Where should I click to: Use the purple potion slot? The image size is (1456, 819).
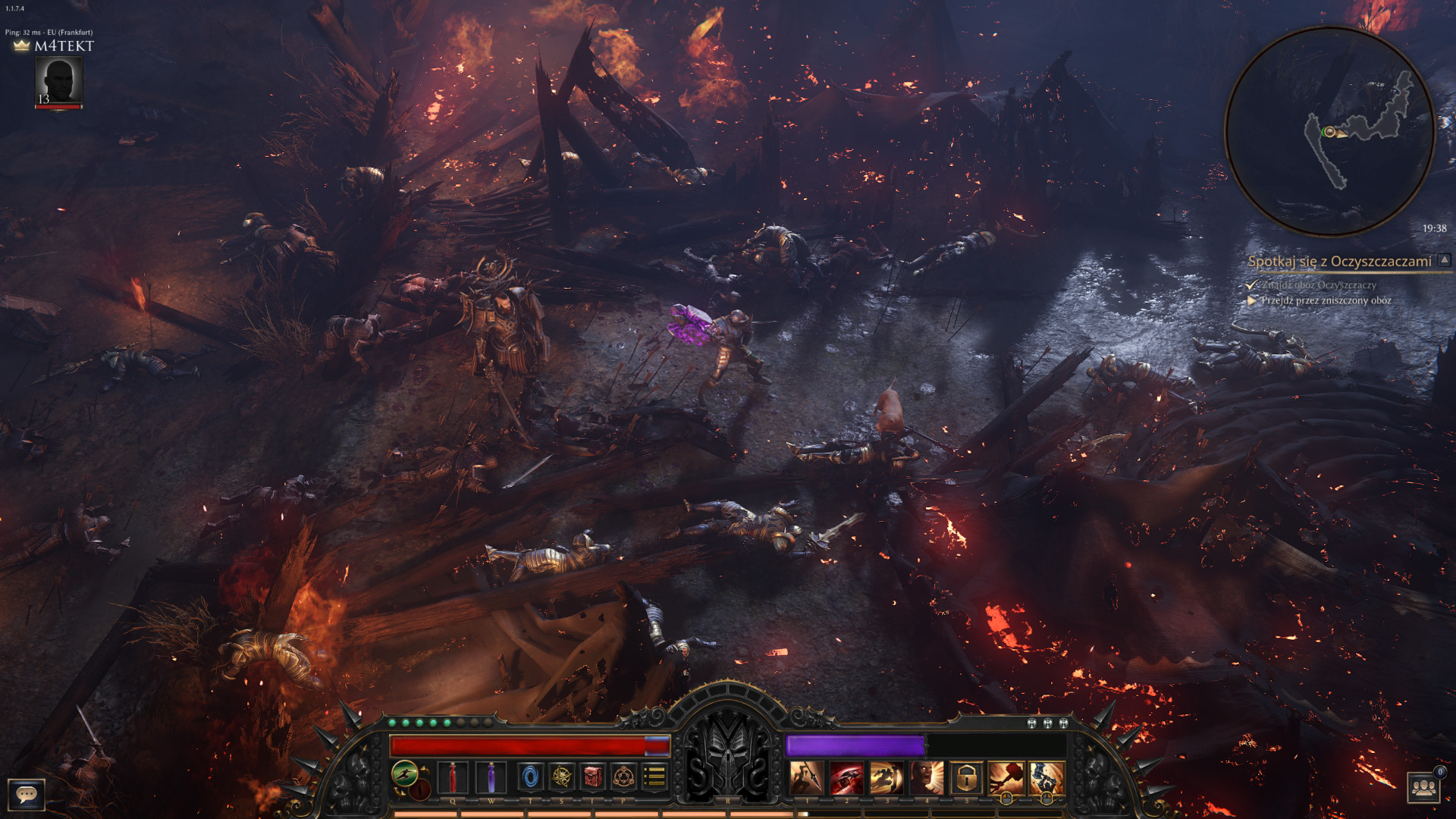coord(491,777)
